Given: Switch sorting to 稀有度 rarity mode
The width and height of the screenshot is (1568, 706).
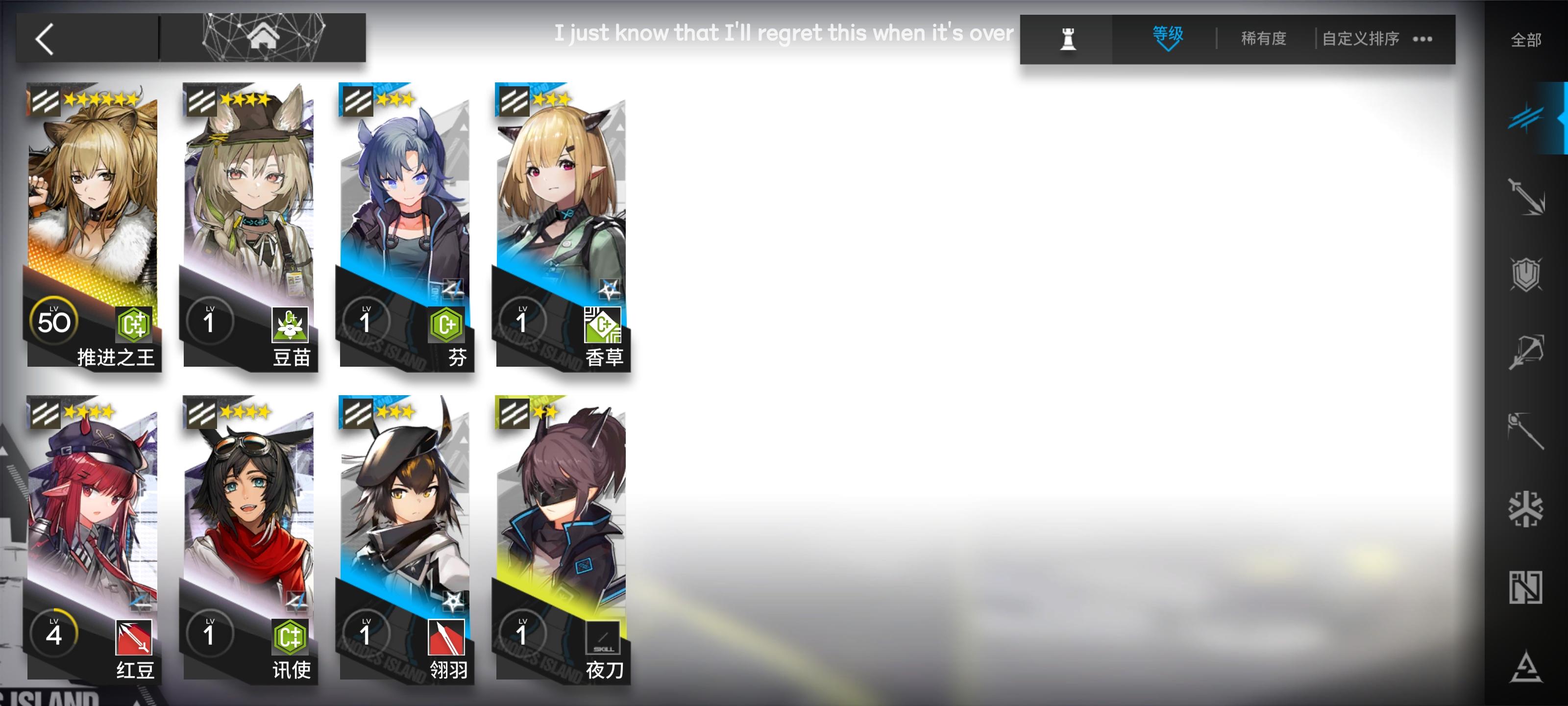Looking at the screenshot, I should [x=1262, y=38].
